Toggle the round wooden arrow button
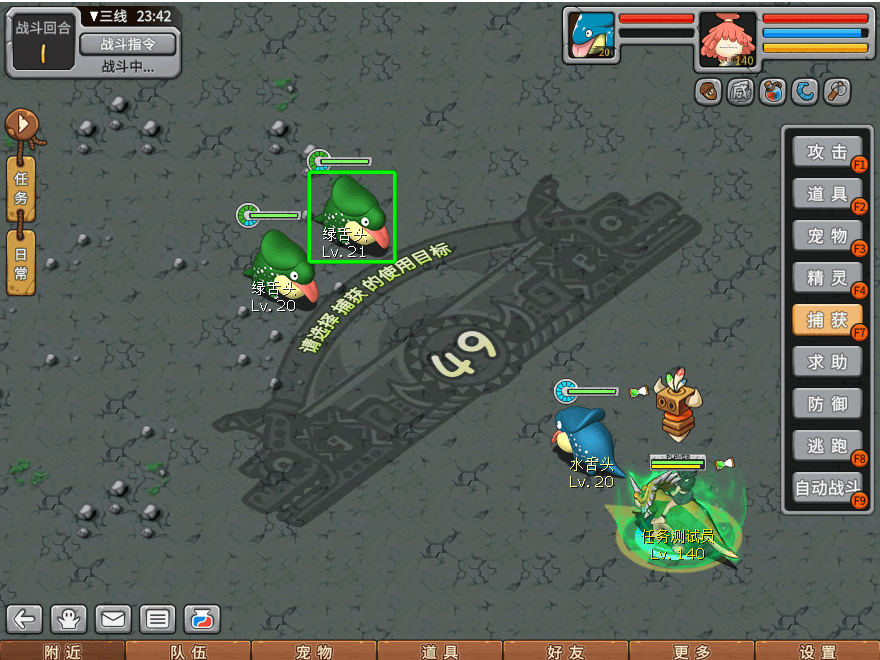880x660 pixels. click(x=20, y=126)
